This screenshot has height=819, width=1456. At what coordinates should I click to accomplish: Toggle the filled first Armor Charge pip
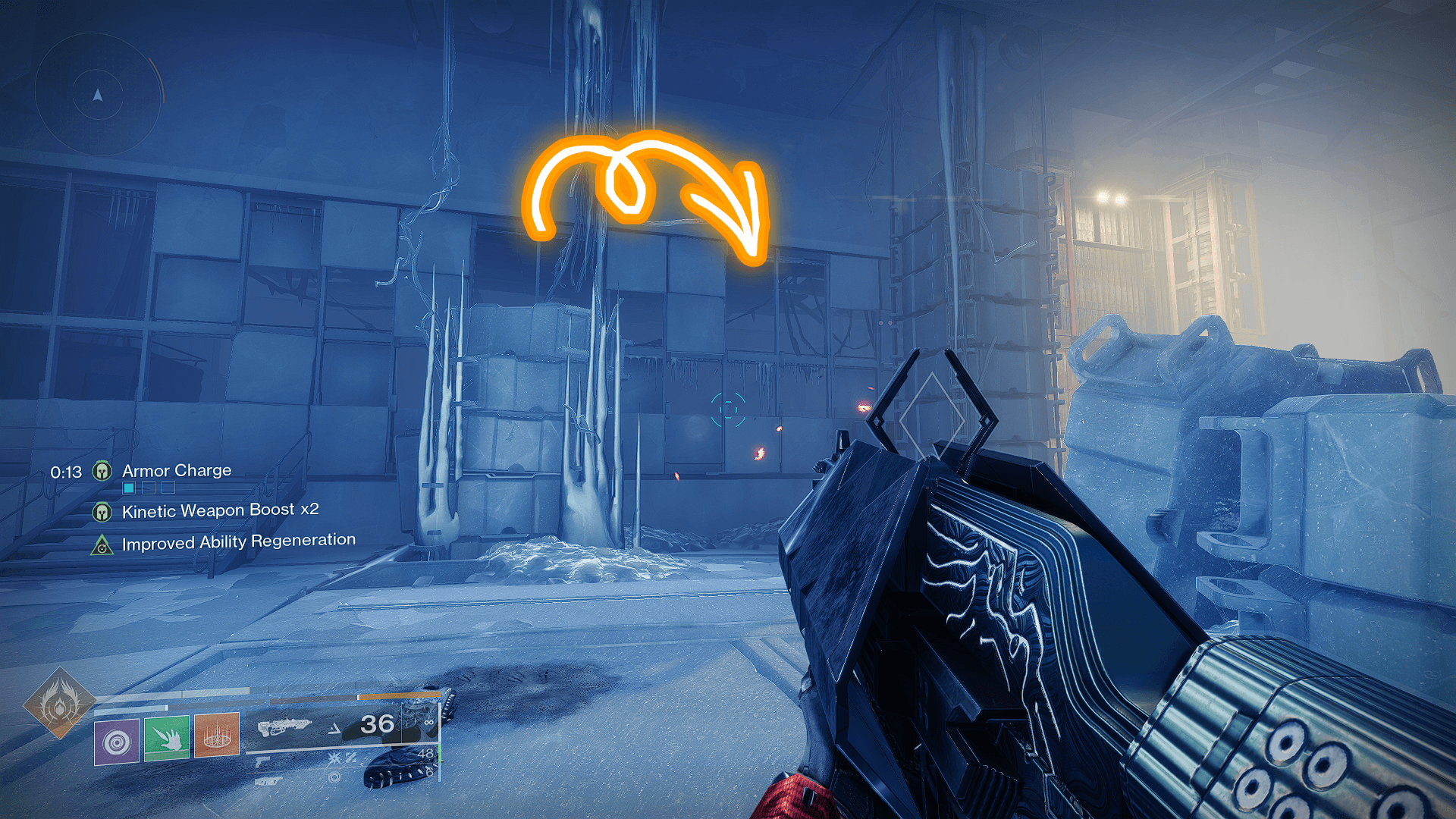click(129, 487)
